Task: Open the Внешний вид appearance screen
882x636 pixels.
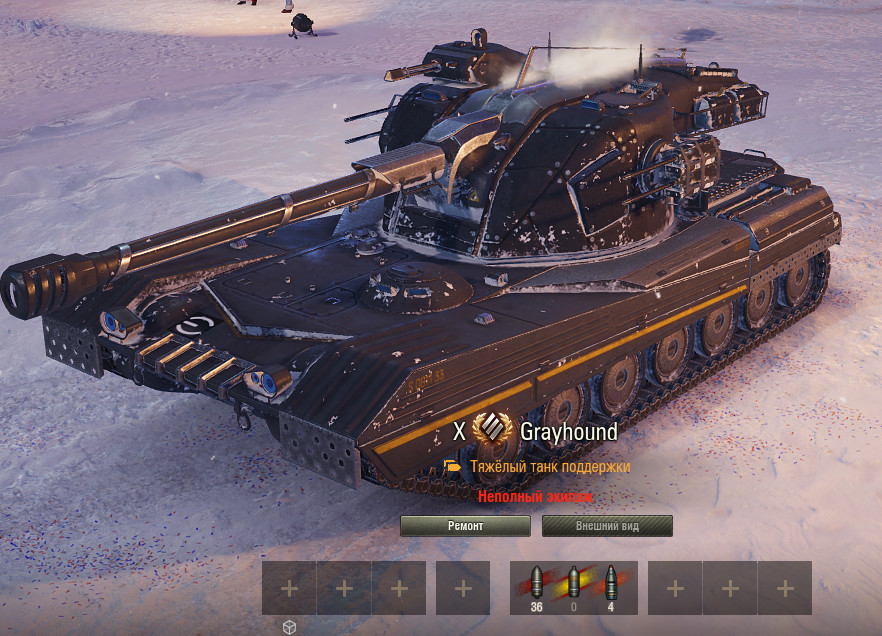Action: click(607, 526)
